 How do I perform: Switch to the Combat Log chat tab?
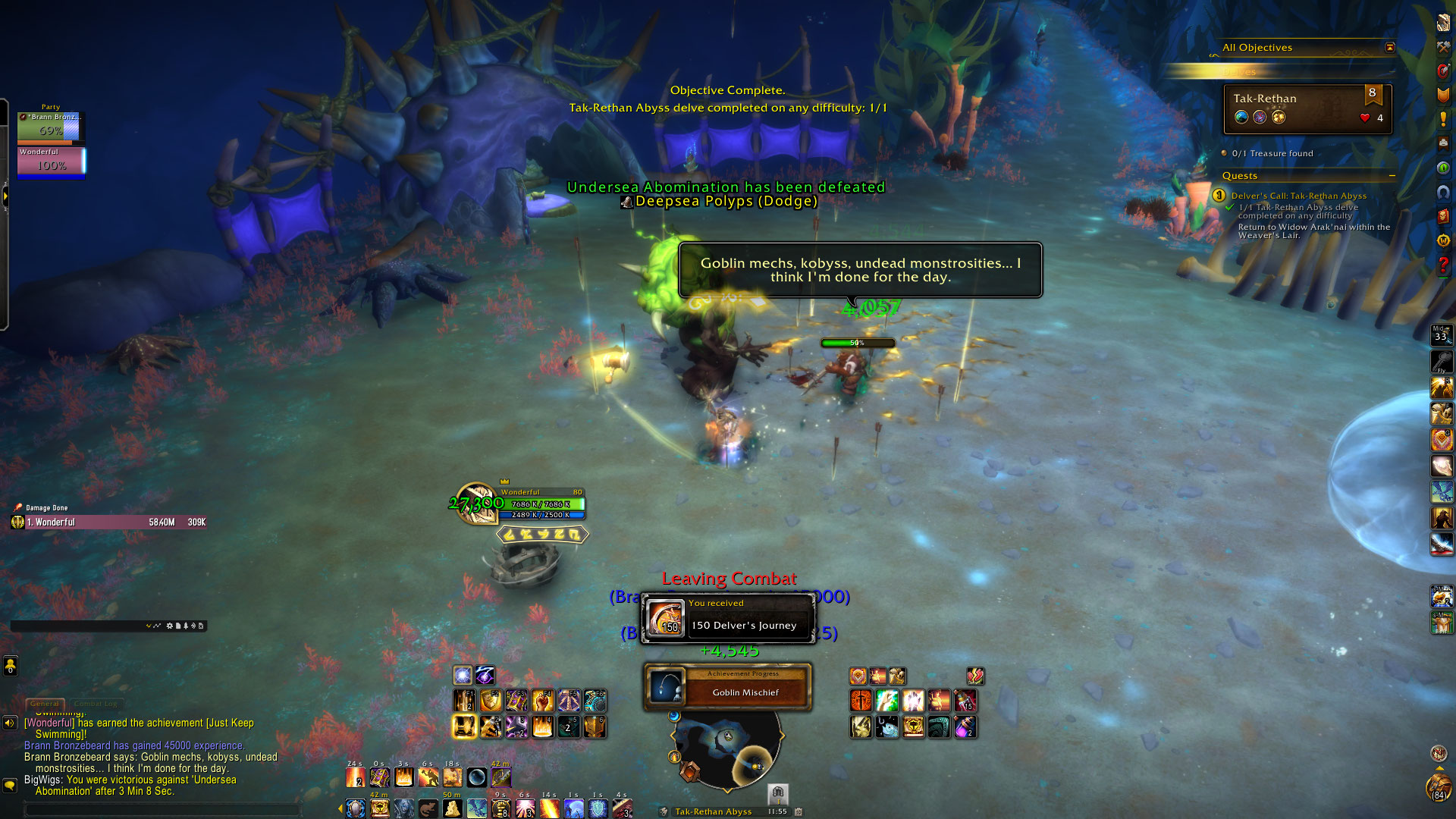click(96, 704)
